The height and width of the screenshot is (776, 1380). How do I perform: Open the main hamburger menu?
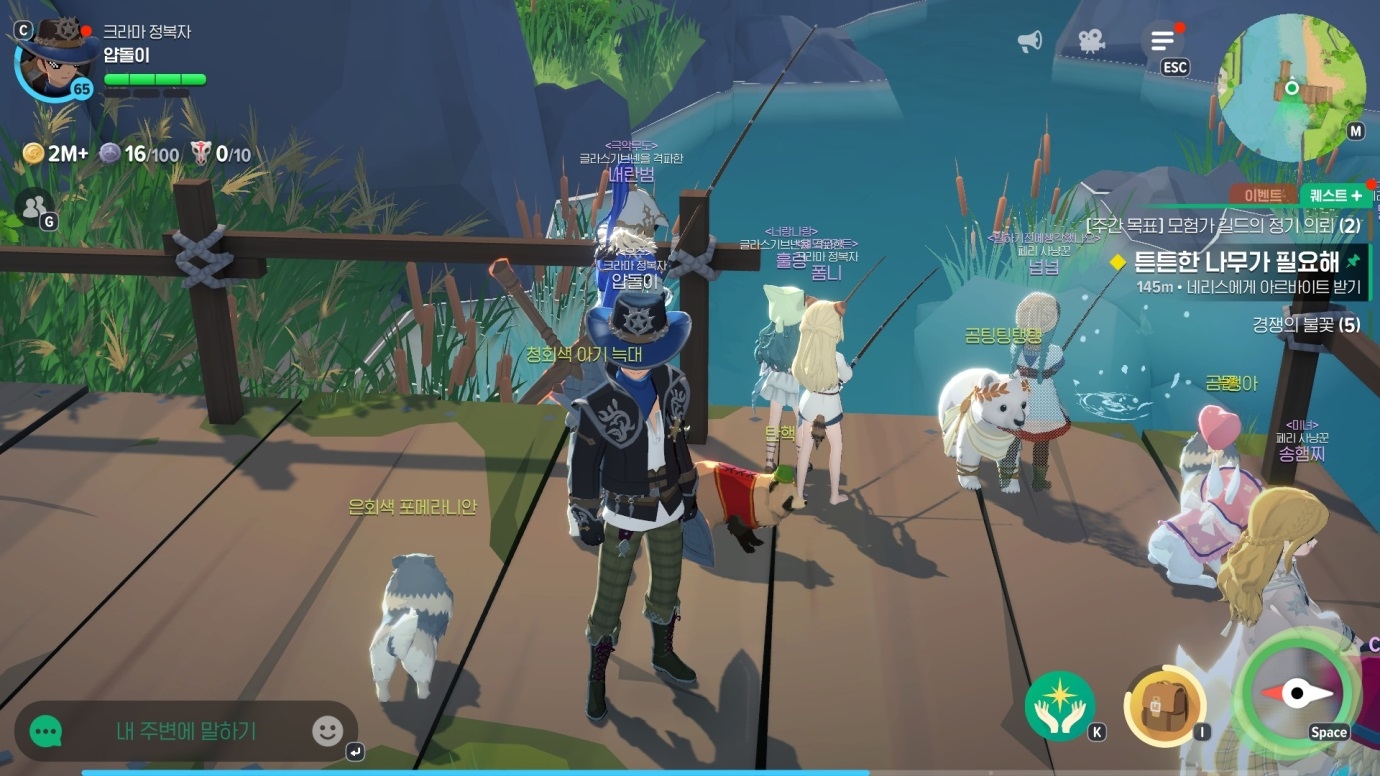click(1162, 41)
